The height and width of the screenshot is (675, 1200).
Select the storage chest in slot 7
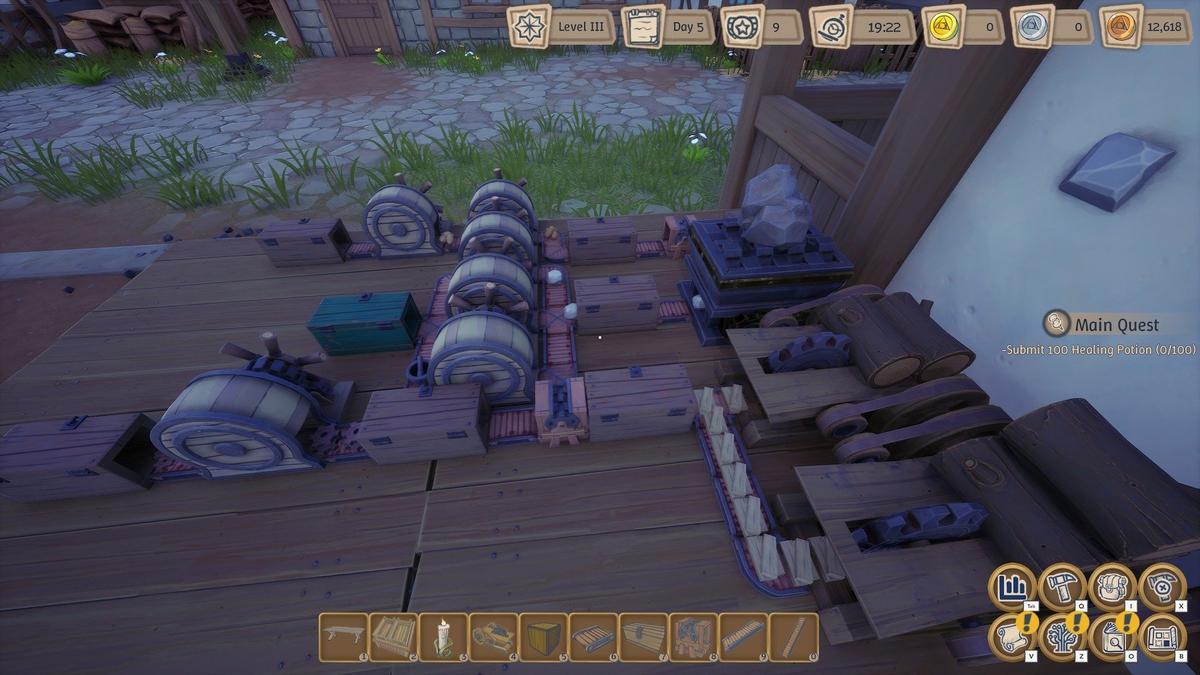pos(643,636)
